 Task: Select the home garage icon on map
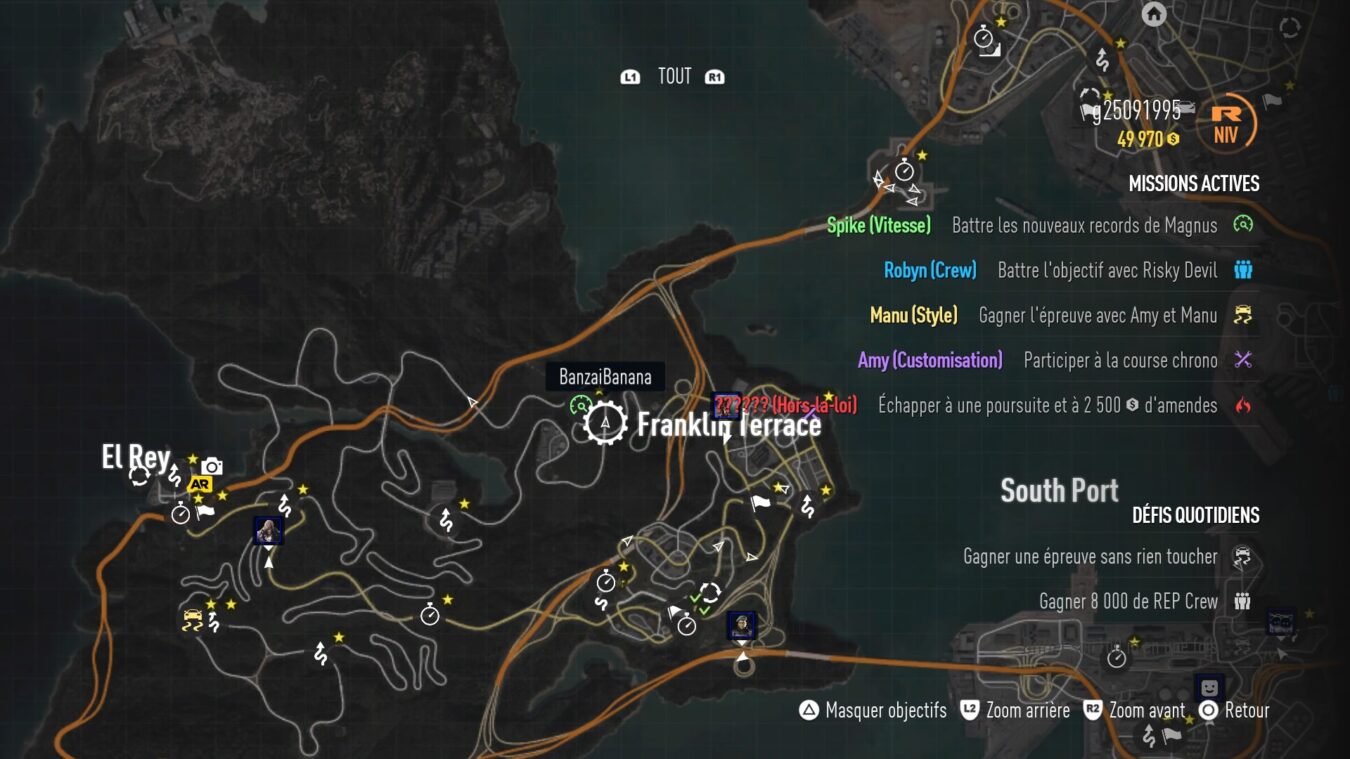(1154, 14)
